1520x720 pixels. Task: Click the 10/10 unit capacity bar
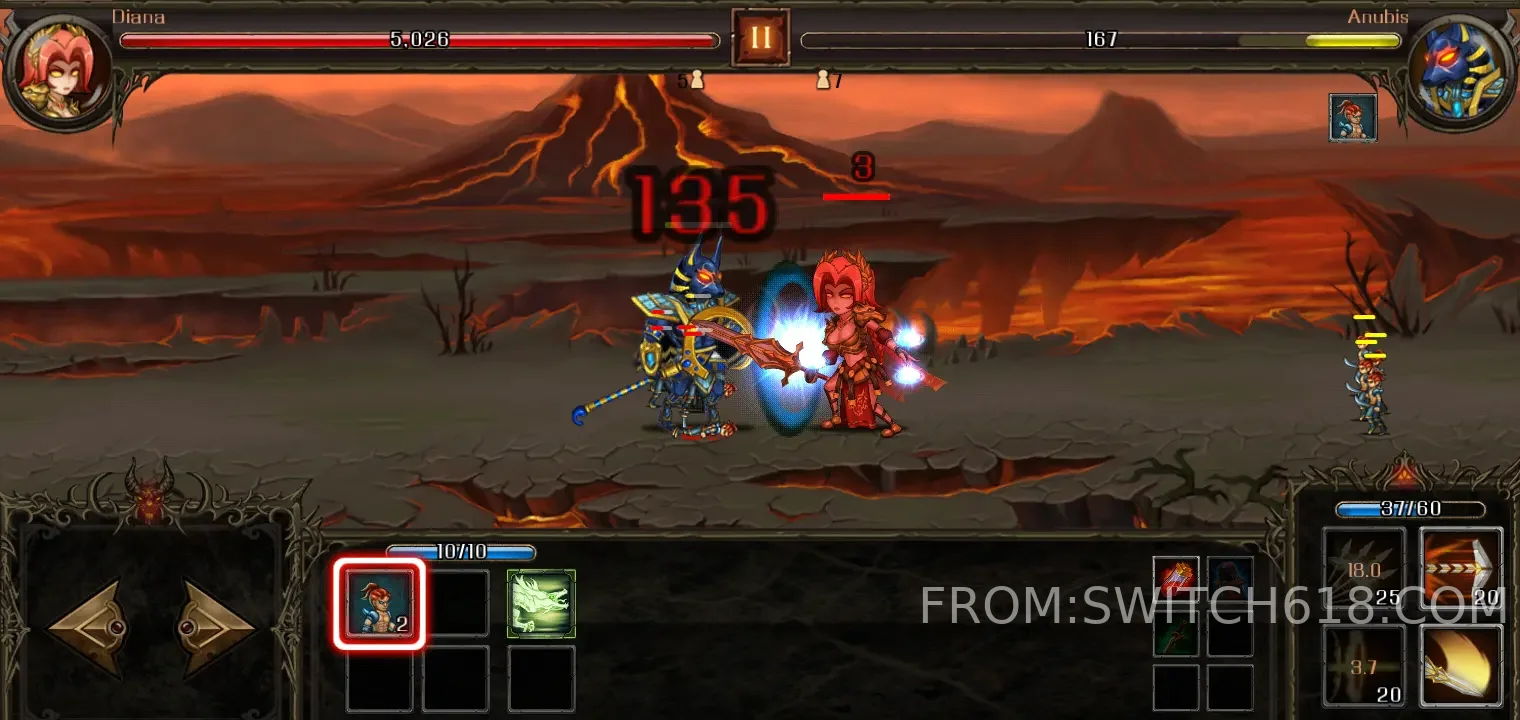461,550
